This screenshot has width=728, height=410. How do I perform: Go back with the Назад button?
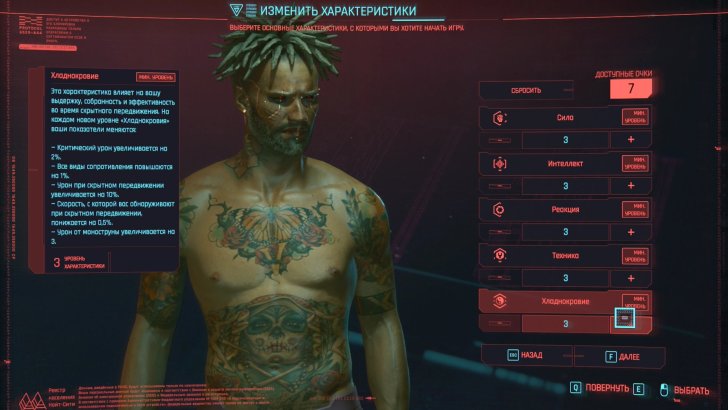(526, 355)
